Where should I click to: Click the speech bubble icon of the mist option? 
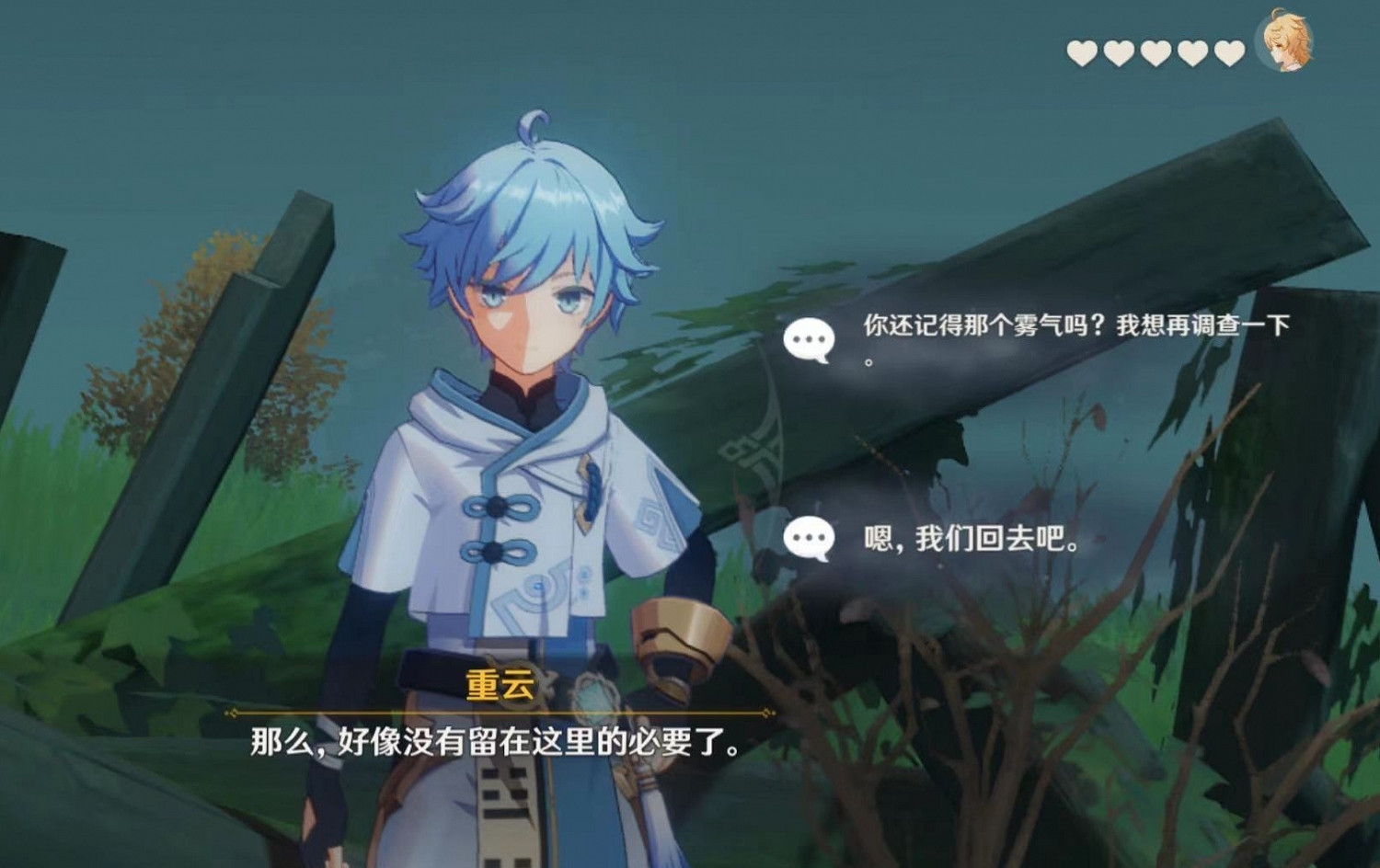coord(808,337)
